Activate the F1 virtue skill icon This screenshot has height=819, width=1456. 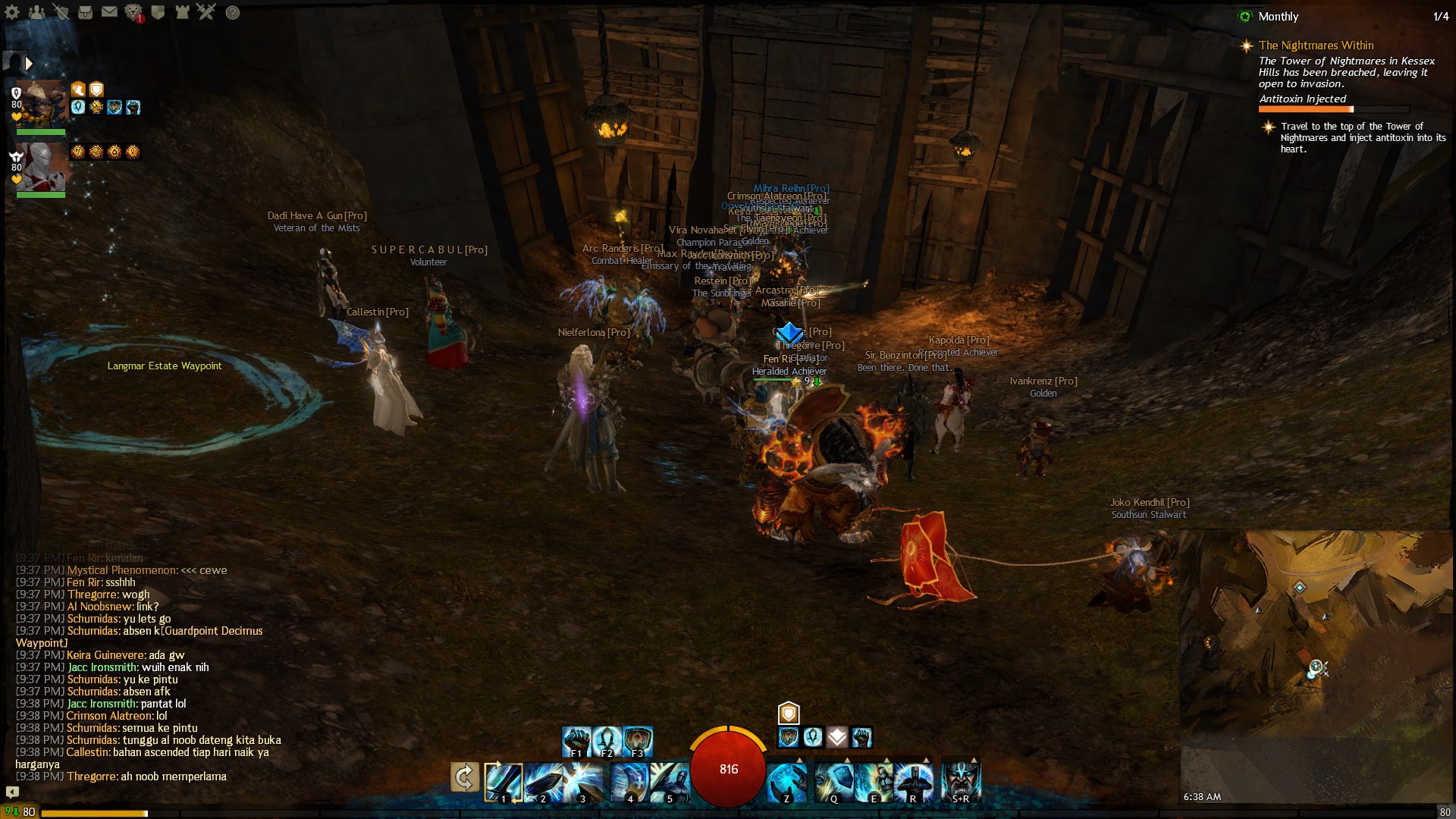(x=576, y=740)
